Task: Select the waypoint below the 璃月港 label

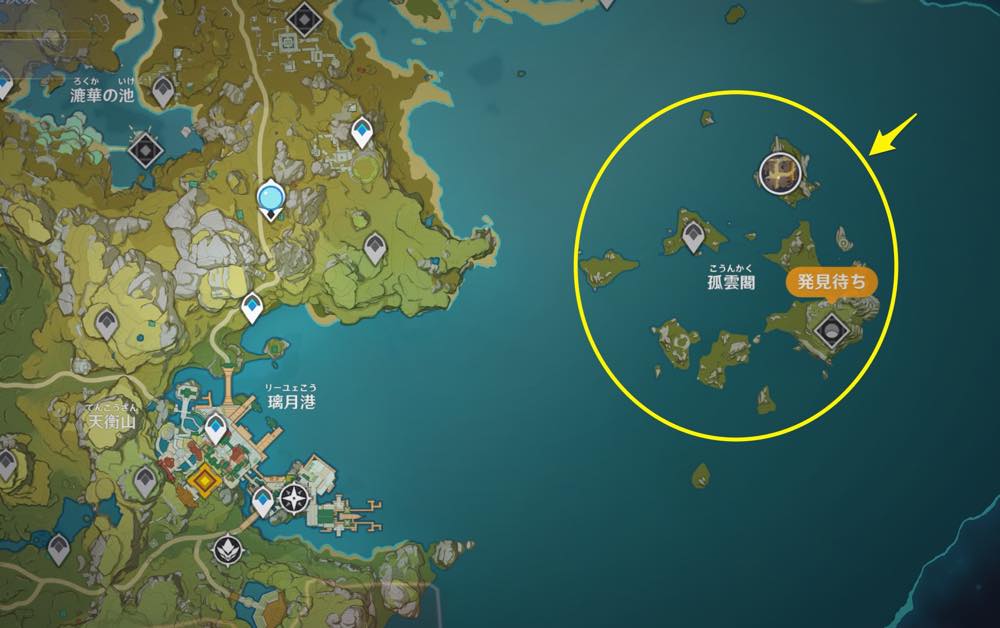Action: pos(216,430)
